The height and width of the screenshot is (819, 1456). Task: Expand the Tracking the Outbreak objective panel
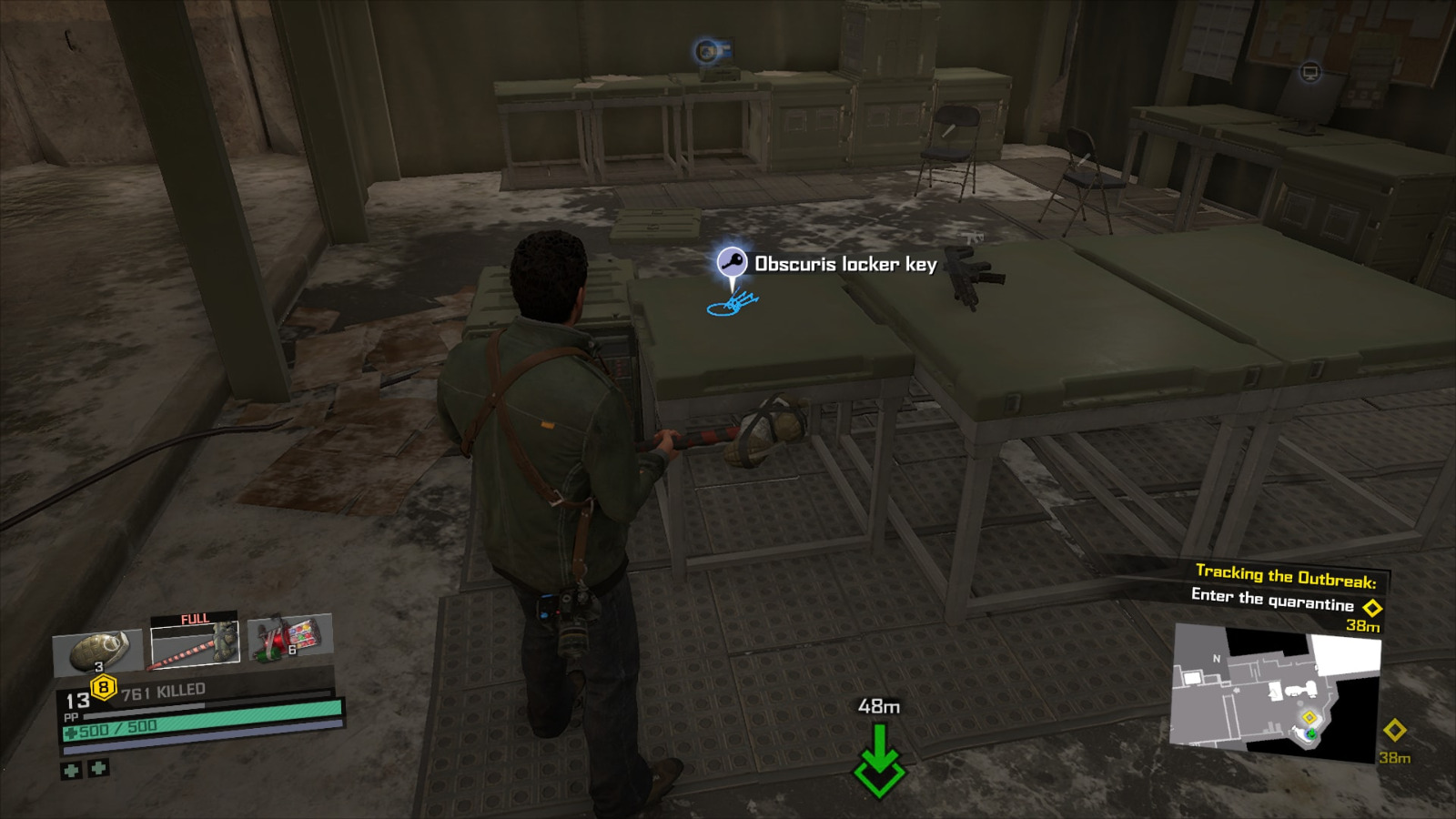(1287, 574)
